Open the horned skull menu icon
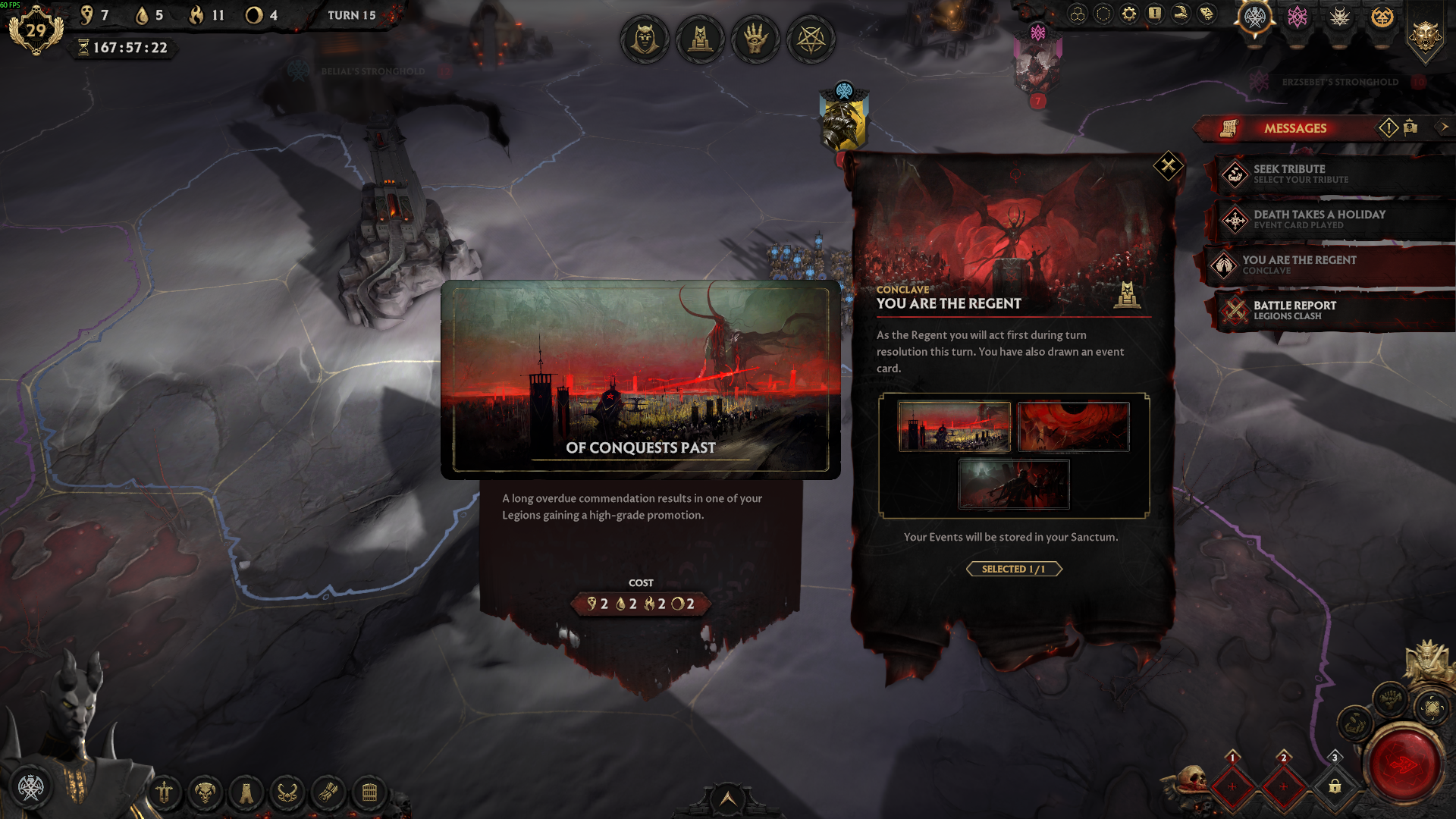The image size is (1456, 819). pos(205,793)
